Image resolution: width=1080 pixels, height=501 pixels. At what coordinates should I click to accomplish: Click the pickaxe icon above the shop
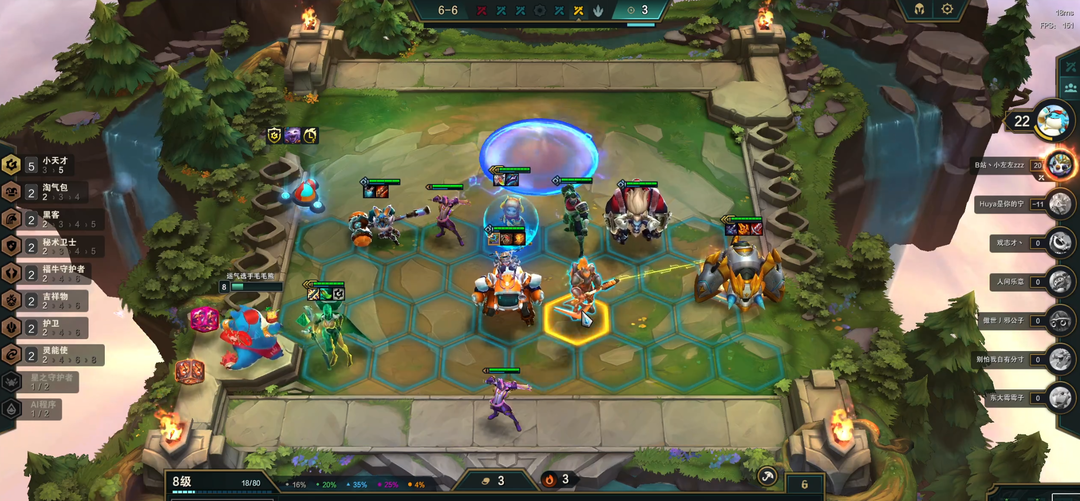767,476
